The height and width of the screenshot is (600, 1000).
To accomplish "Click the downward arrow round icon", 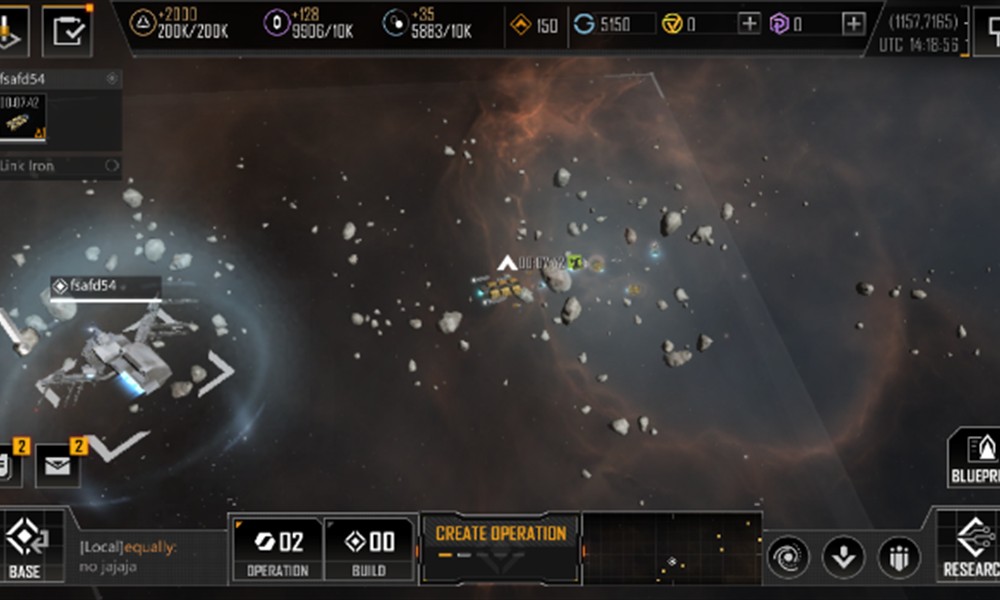I will 843,557.
